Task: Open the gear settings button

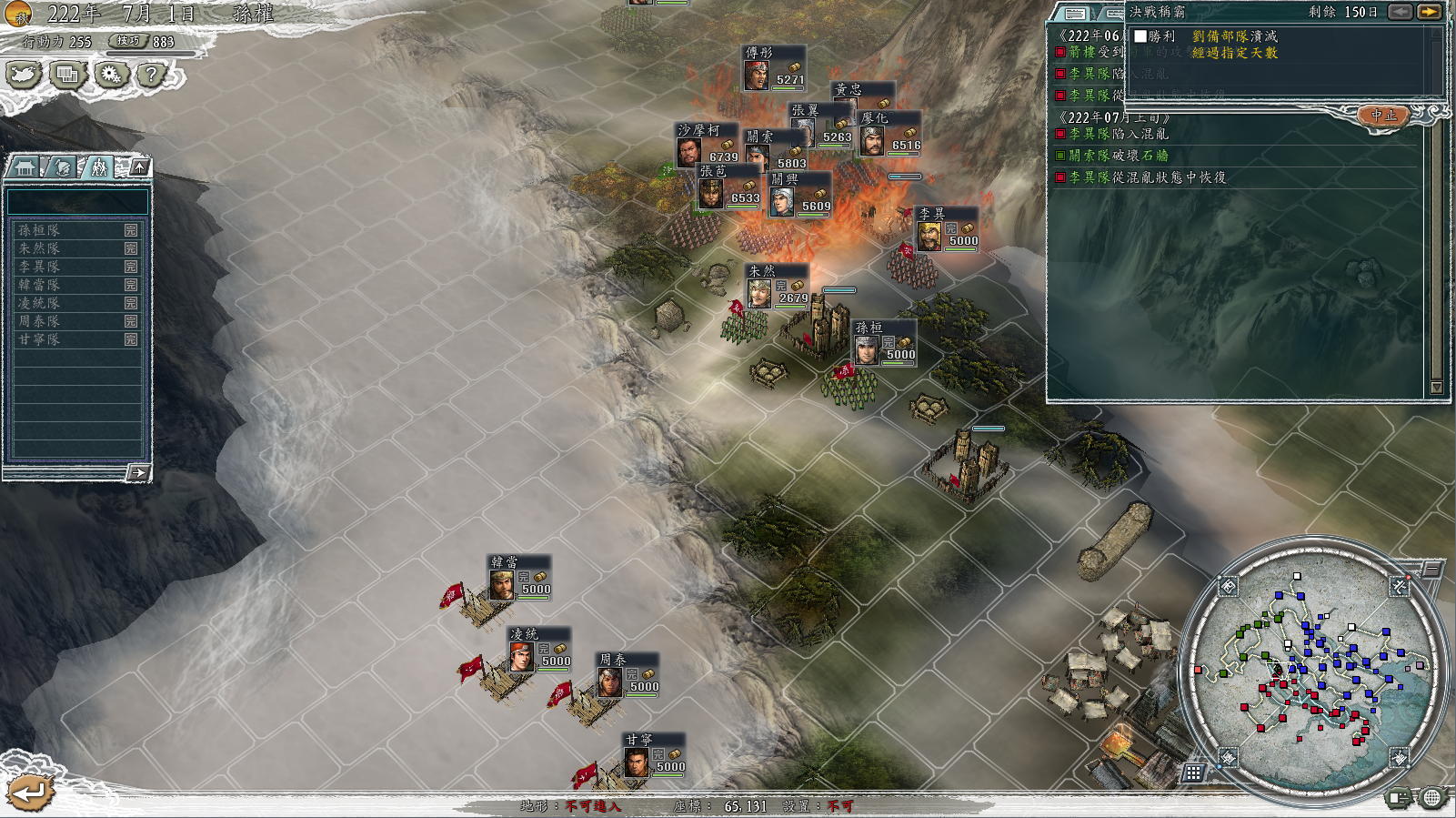Action: [111, 75]
